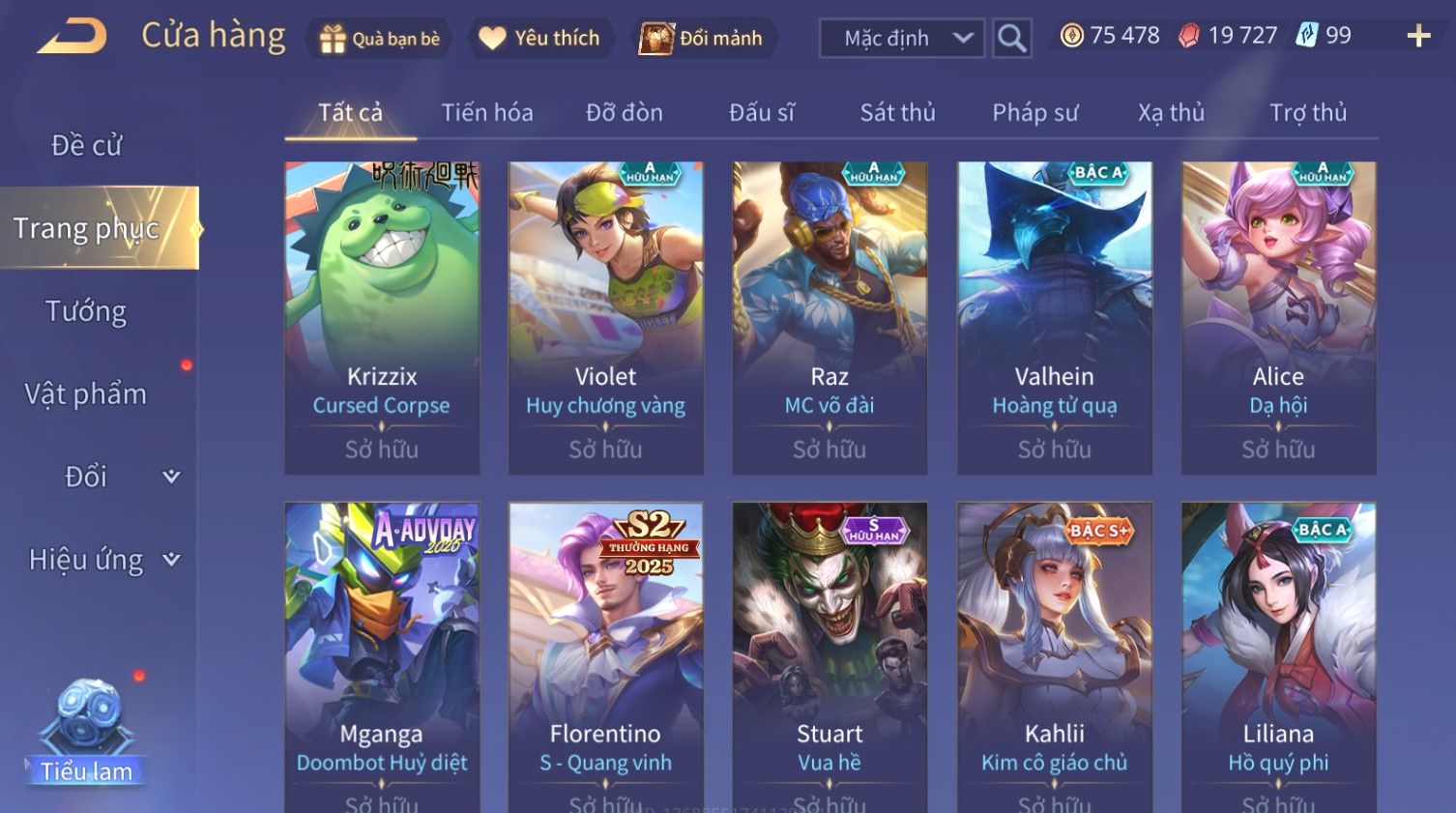Click the magnifying glass search button
1456x813 pixels.
[x=1011, y=39]
